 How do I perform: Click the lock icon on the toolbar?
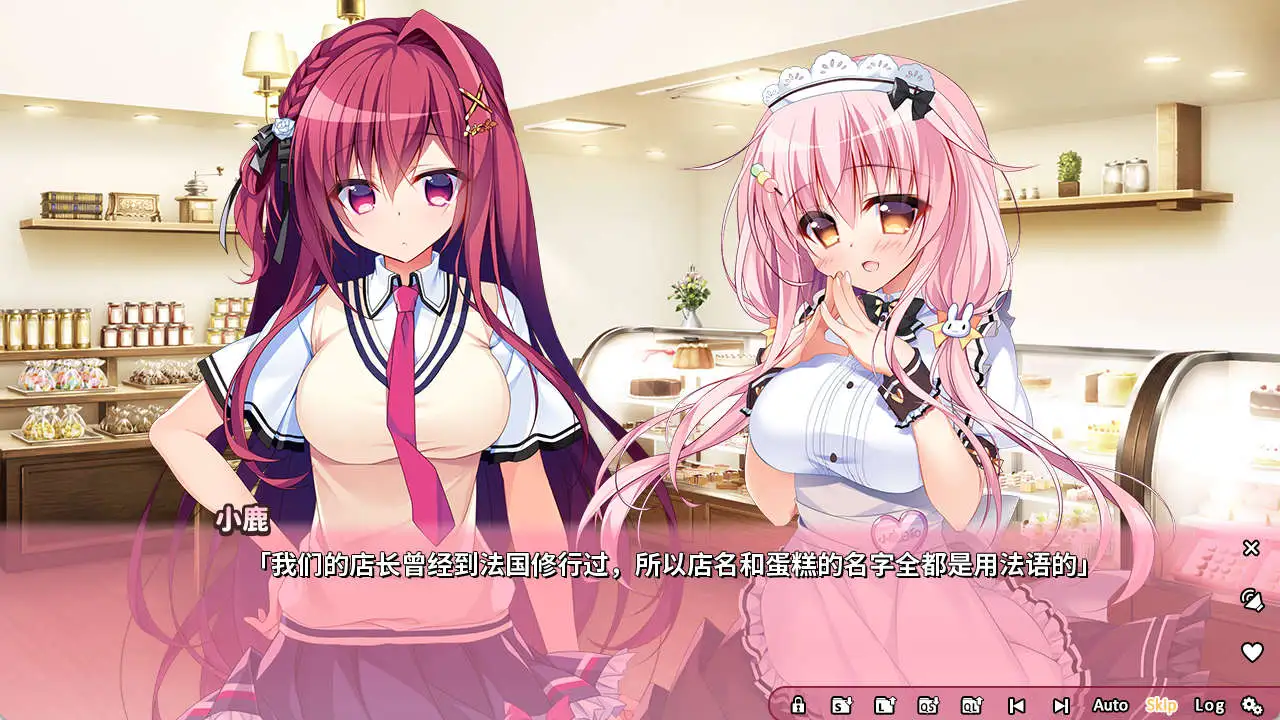[x=799, y=706]
